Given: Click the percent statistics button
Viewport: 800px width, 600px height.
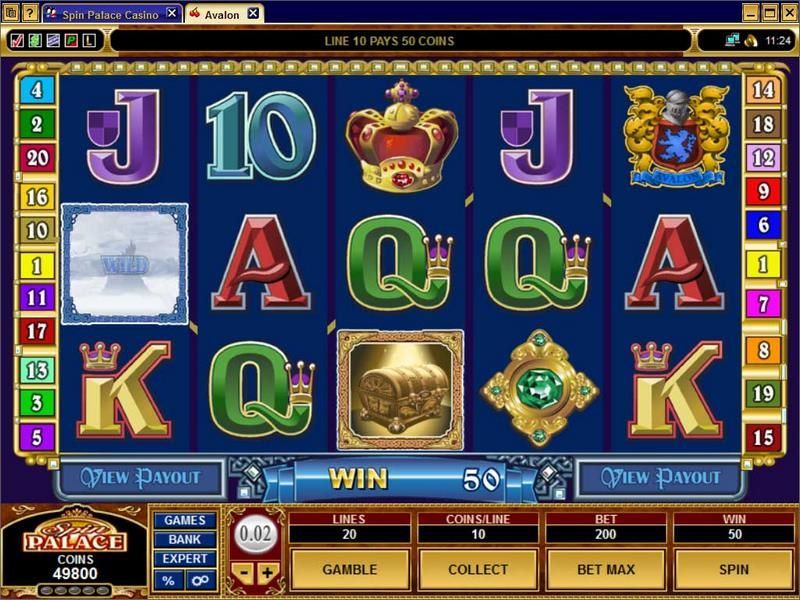Looking at the screenshot, I should click(x=168, y=580).
